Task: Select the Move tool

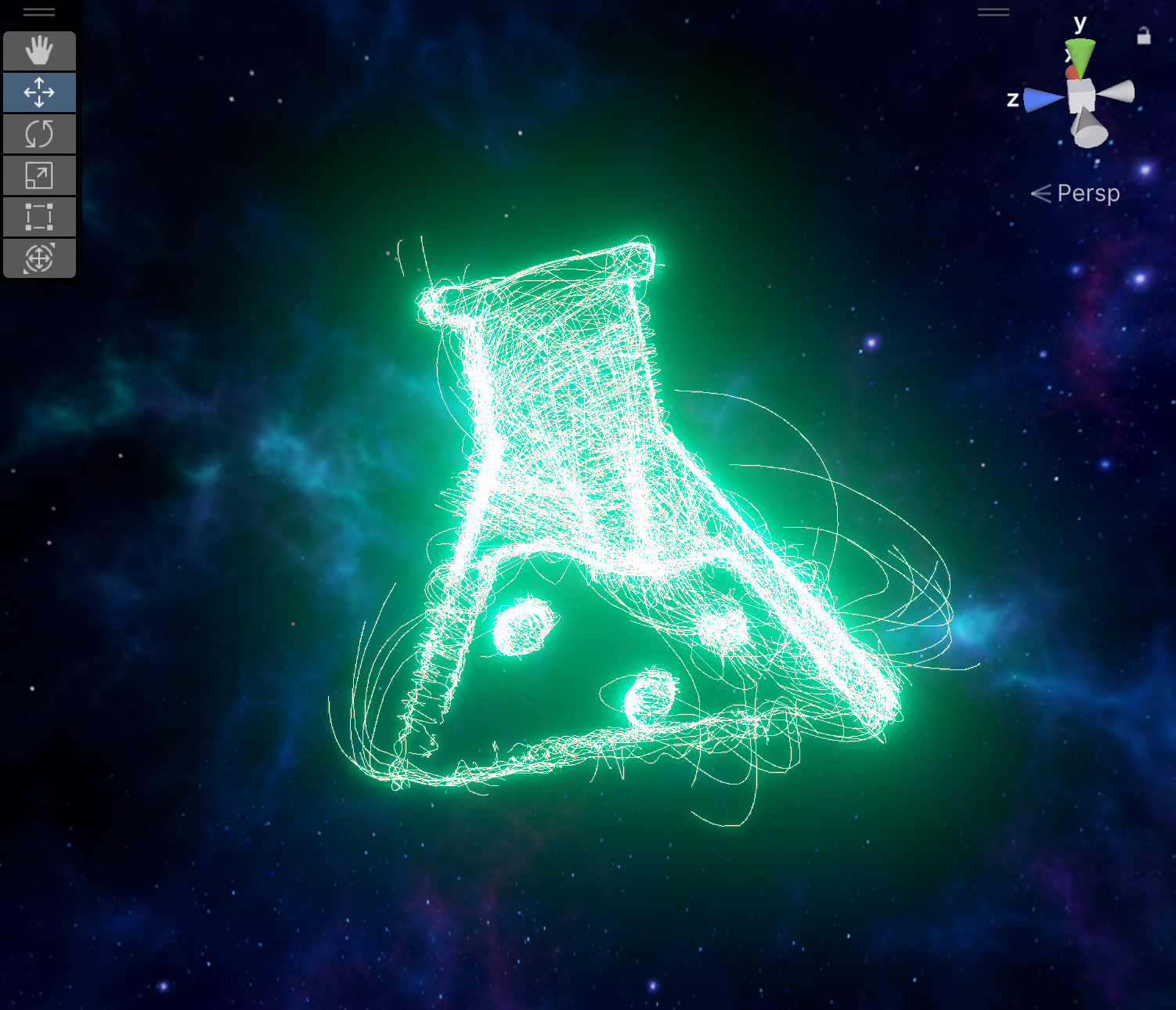Action: (39, 92)
